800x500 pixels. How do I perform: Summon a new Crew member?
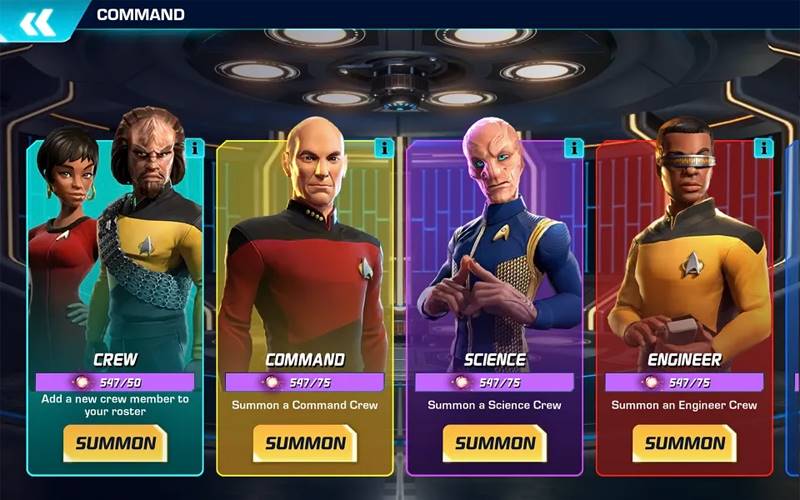tap(115, 443)
